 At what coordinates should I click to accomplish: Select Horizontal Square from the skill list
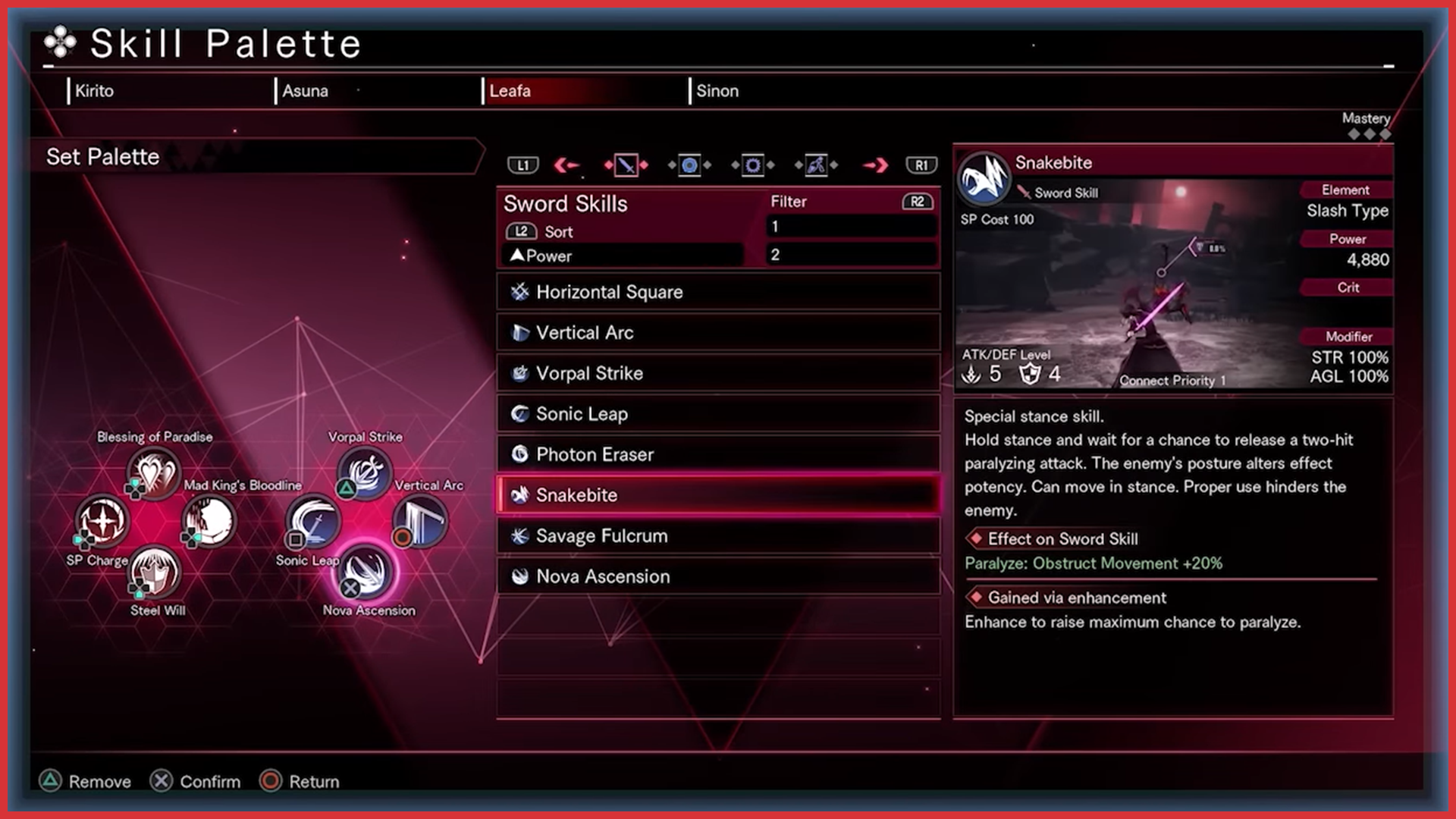(717, 292)
